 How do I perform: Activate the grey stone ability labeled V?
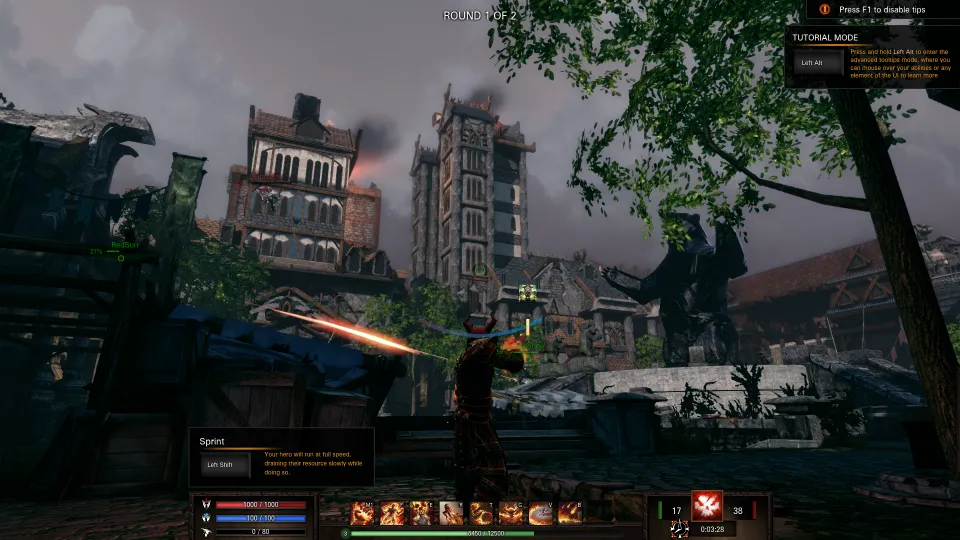click(540, 513)
